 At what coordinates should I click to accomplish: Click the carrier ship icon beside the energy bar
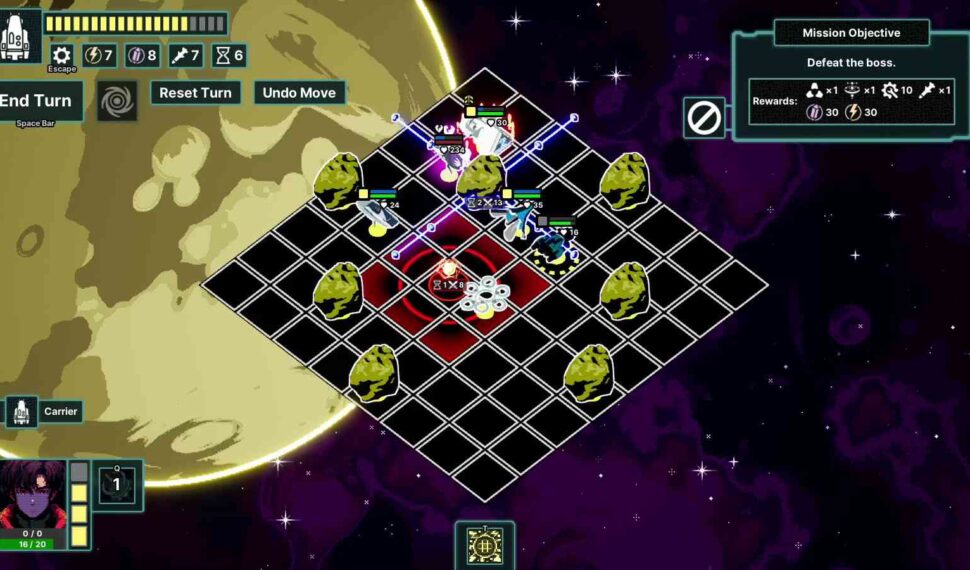click(20, 36)
